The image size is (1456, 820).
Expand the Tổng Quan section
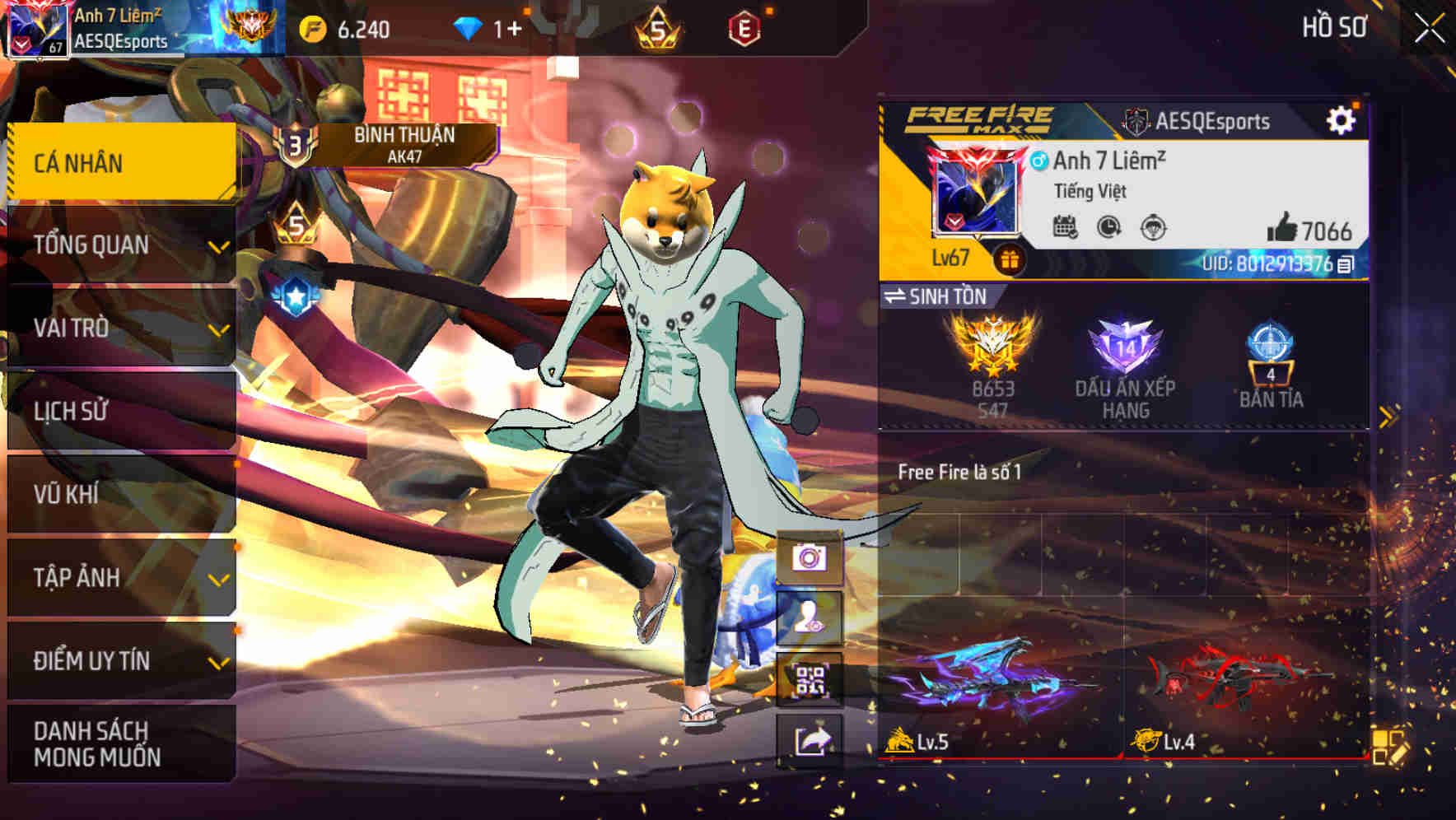(x=119, y=244)
